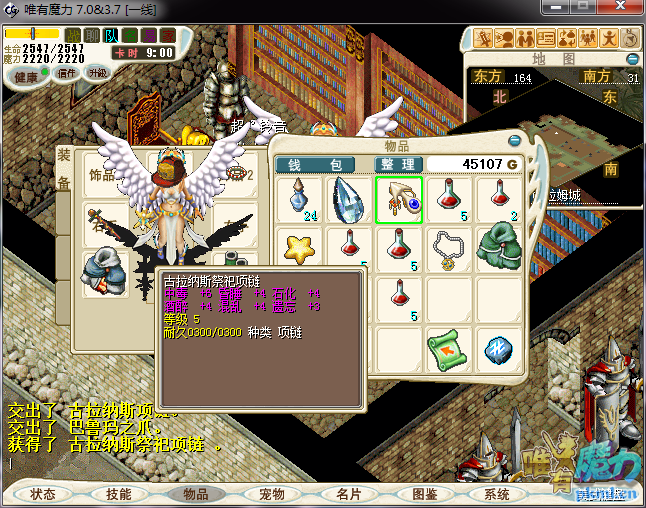The image size is (646, 508).
Task: Select the large blue crystal item
Action: point(349,199)
